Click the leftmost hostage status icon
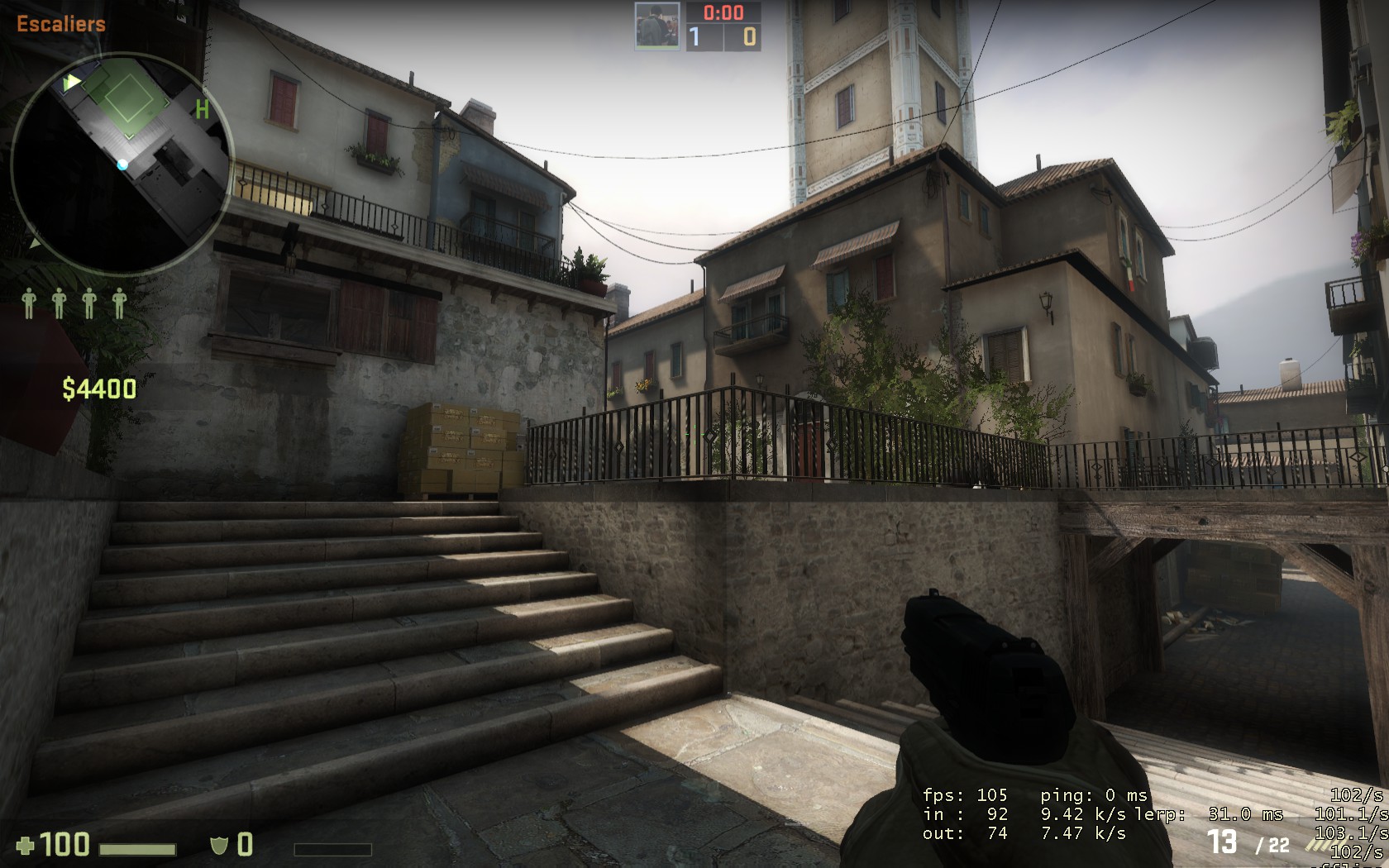 (x=30, y=303)
